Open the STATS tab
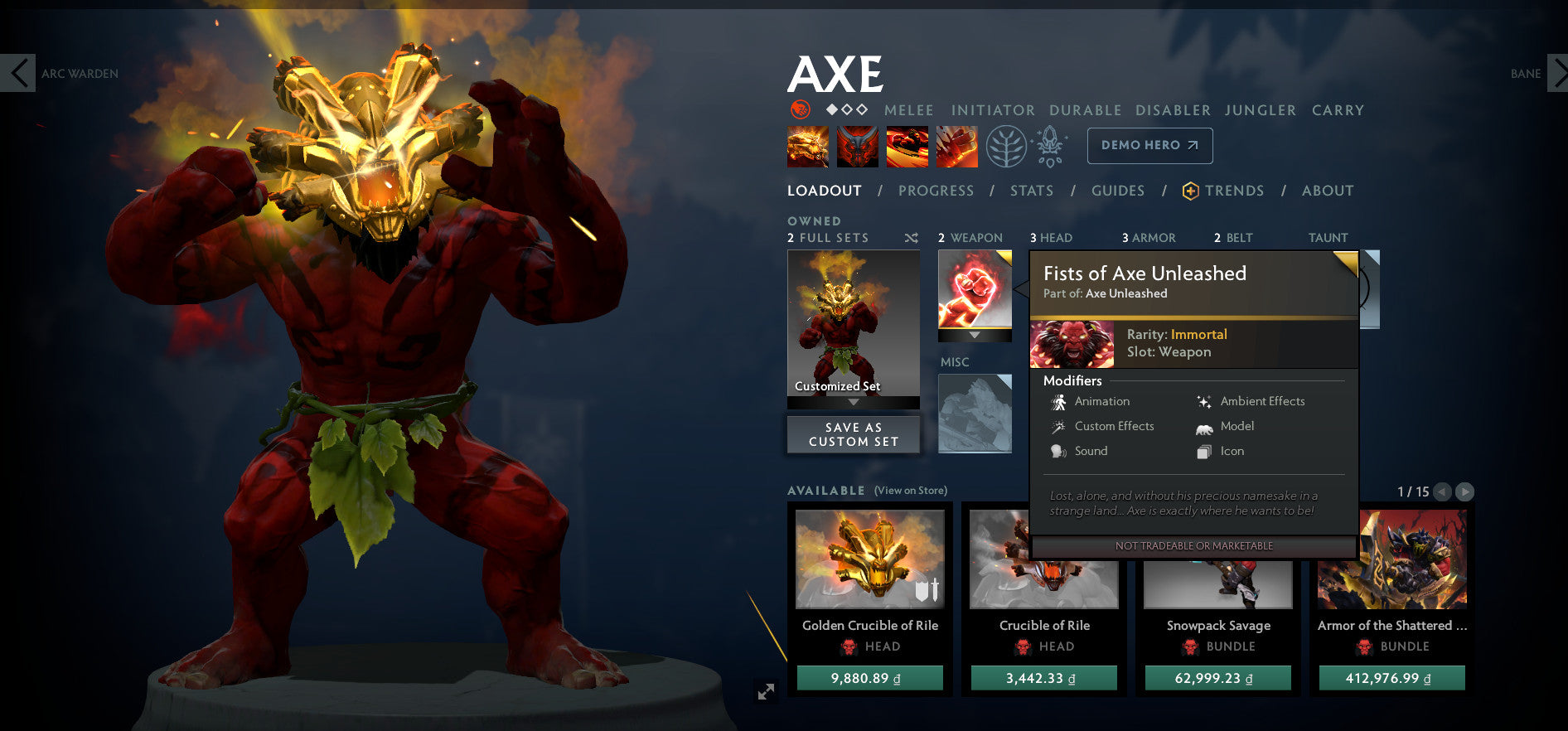The height and width of the screenshot is (731, 1568). 1031,190
